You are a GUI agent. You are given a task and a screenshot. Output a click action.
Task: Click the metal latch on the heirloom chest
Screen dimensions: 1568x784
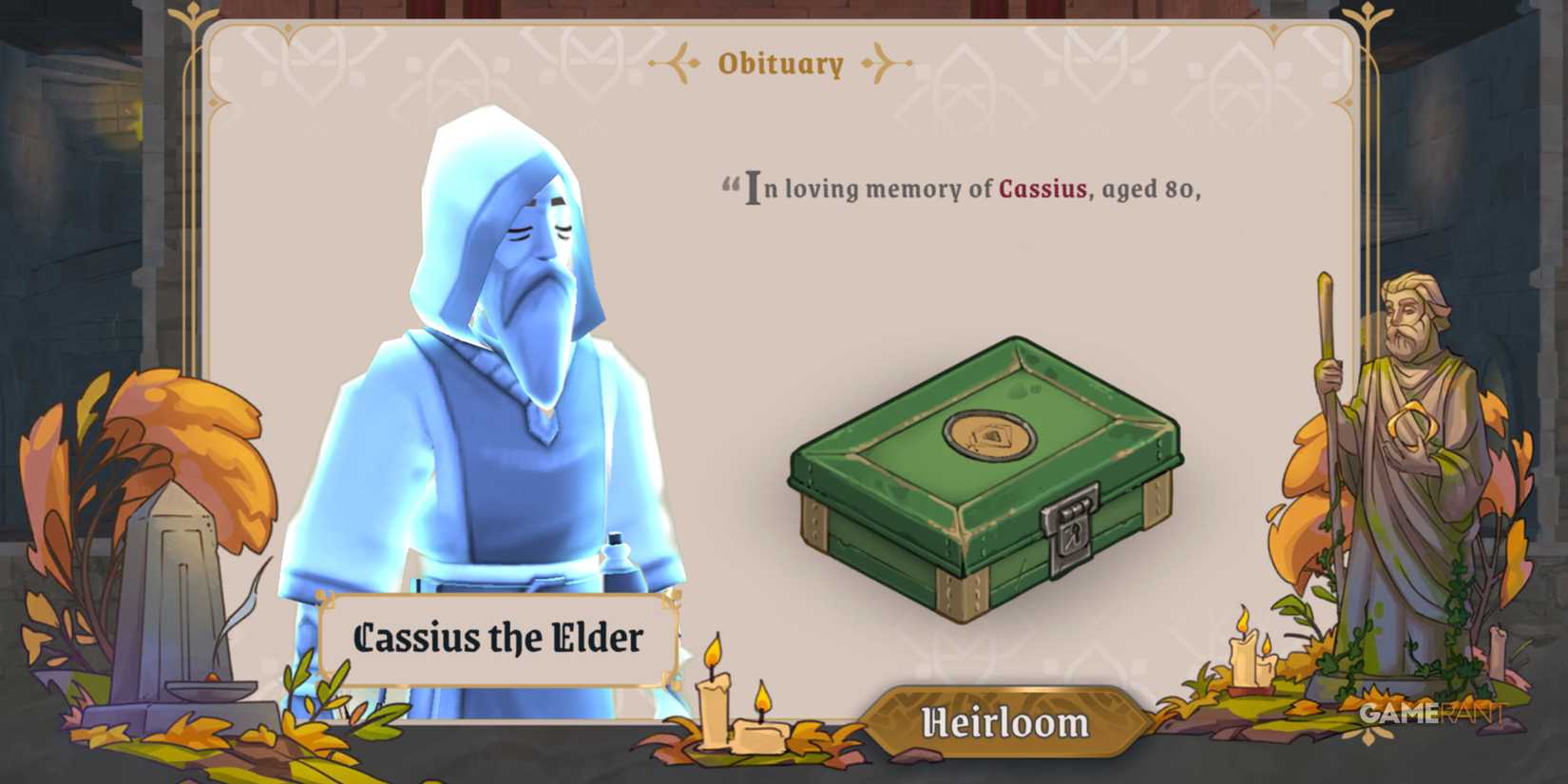click(x=1072, y=527)
